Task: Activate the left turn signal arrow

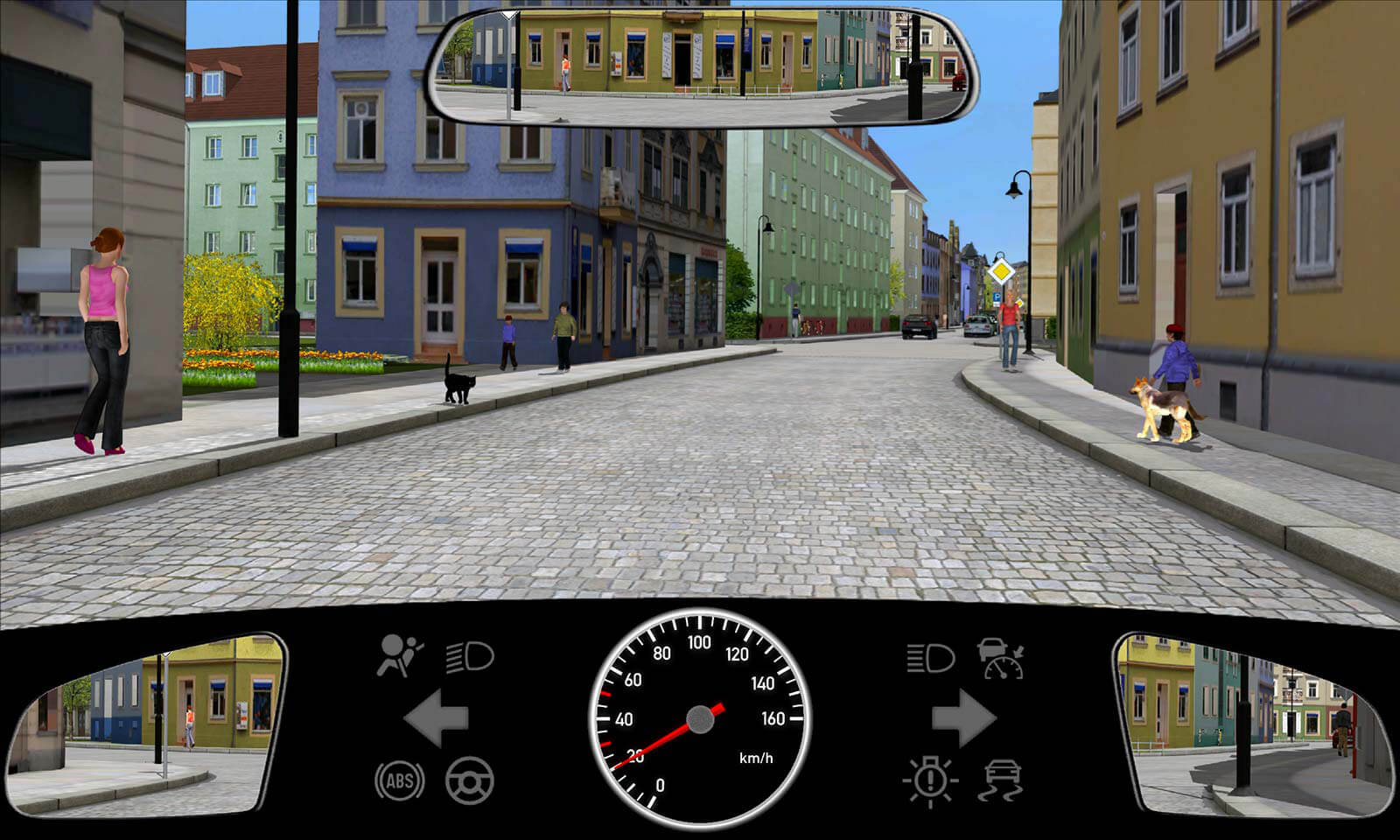Action: (437, 718)
